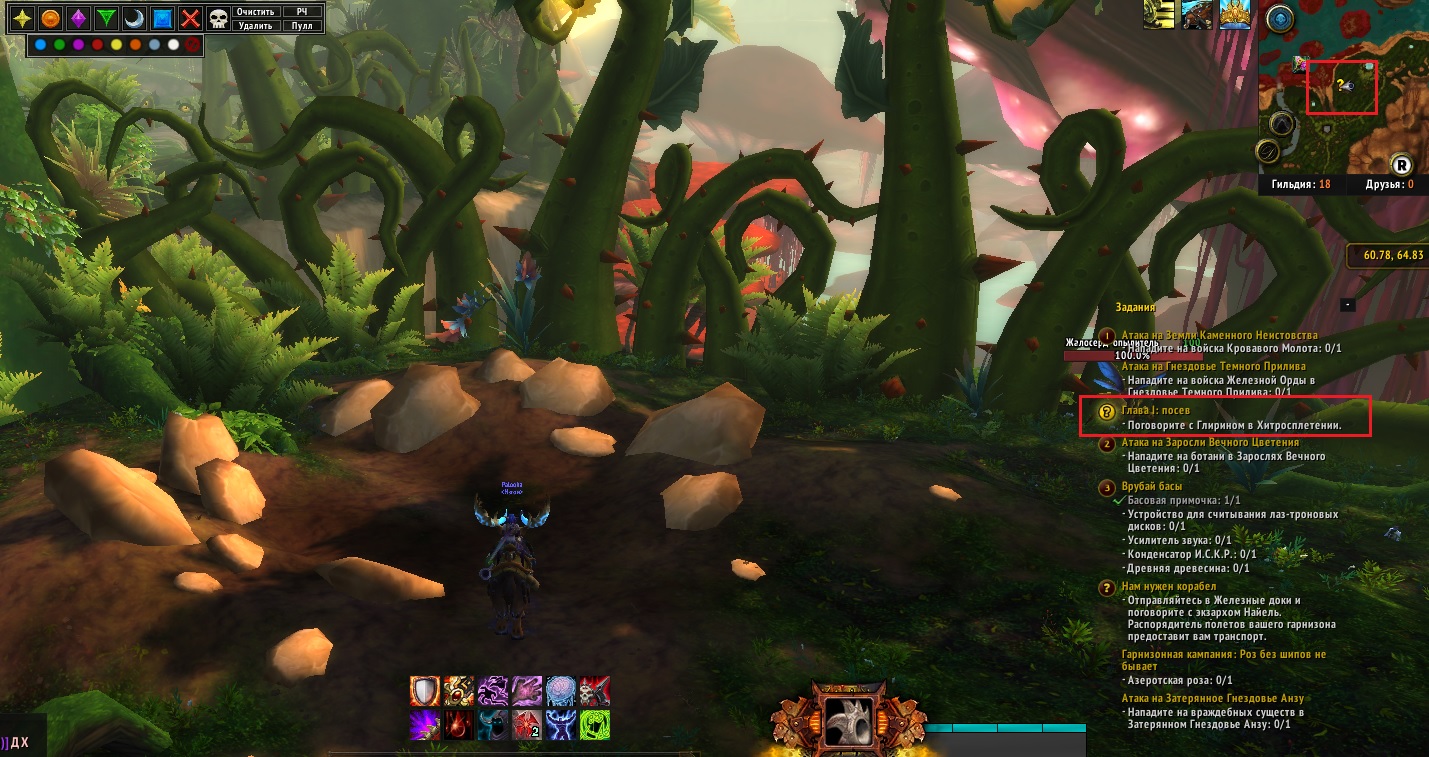Open the Нам нужен корабль quest
This screenshot has height=757, width=1429.
click(x=1168, y=586)
